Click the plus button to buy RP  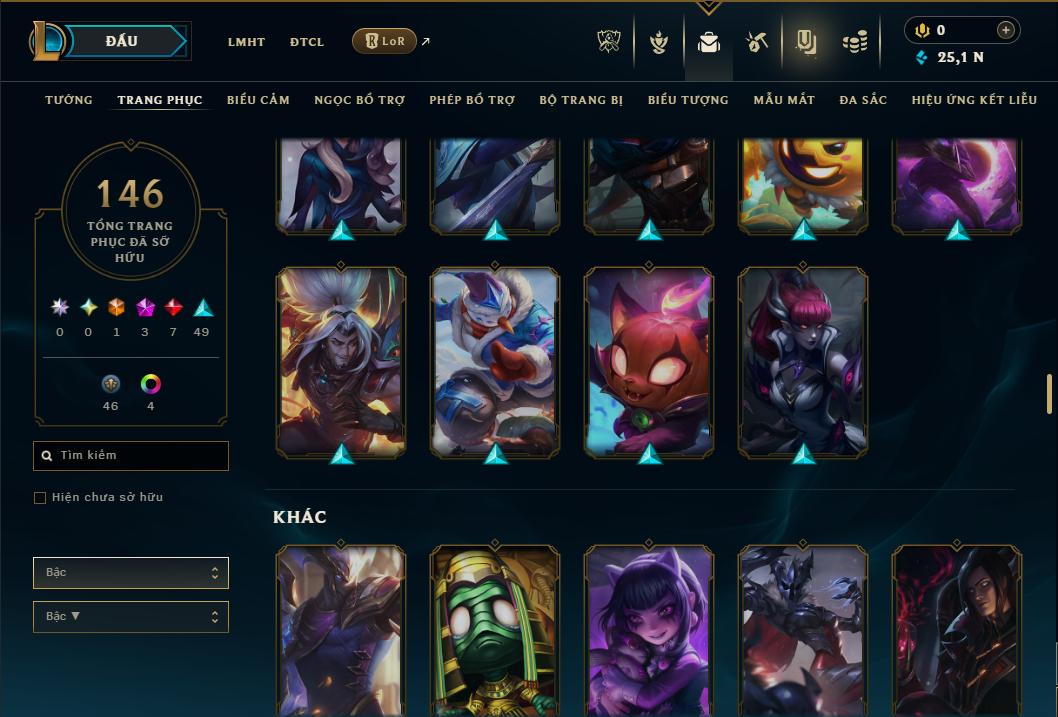[1006, 30]
